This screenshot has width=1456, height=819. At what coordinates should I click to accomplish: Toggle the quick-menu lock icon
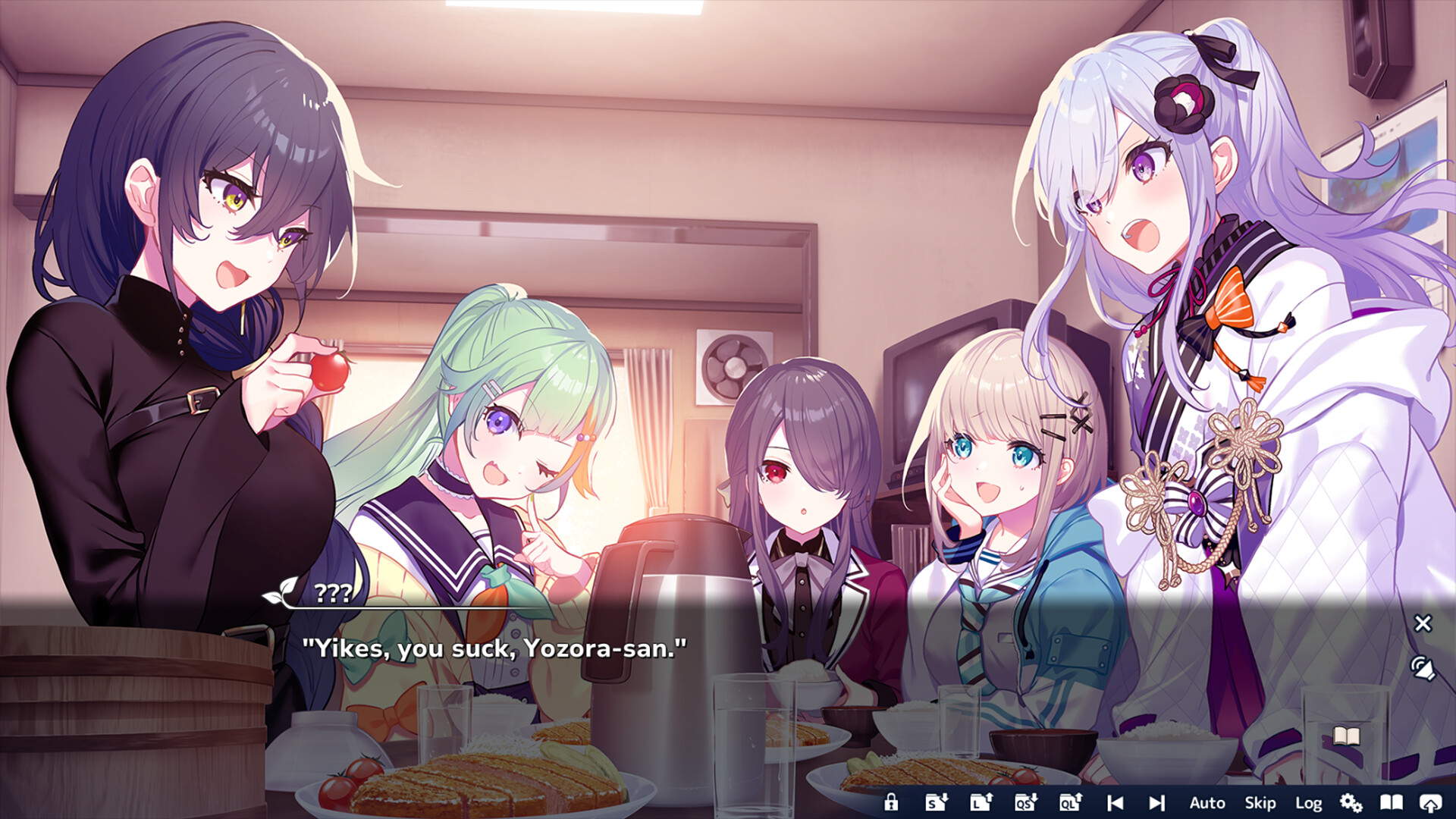click(x=892, y=802)
